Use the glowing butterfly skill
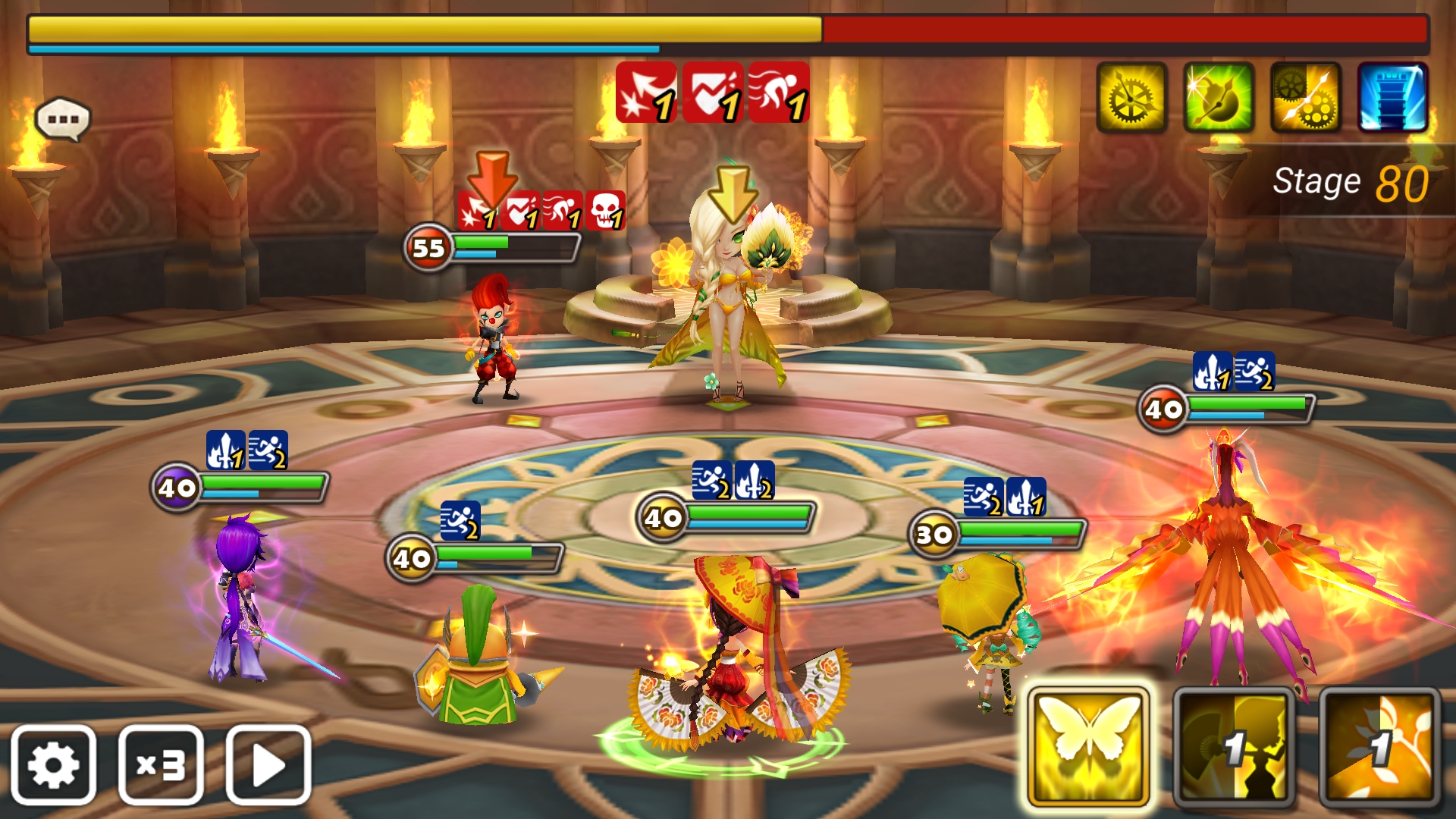The width and height of the screenshot is (1456, 819). (x=1088, y=747)
